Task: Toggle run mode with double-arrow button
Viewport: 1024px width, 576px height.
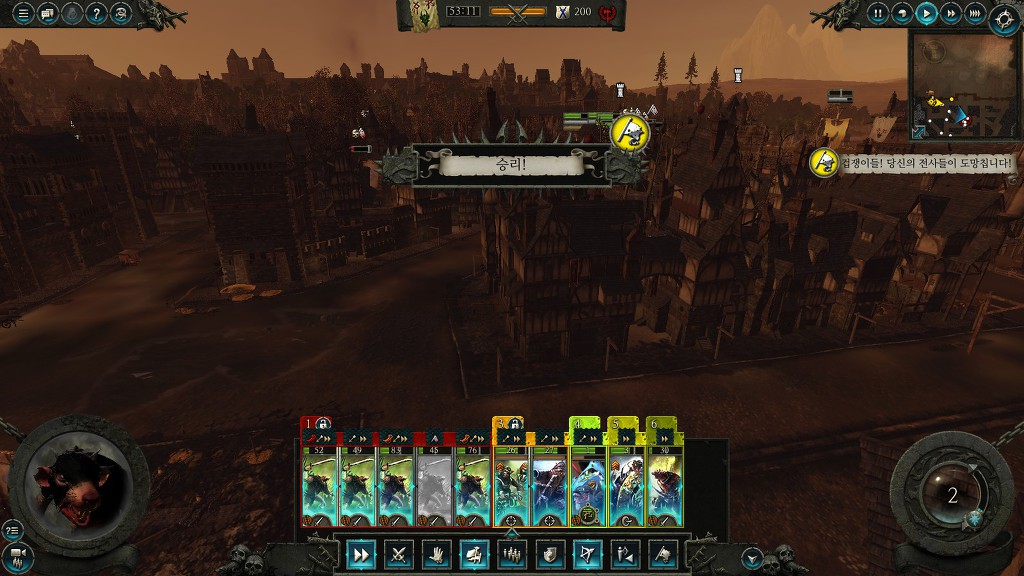Action: point(363,554)
